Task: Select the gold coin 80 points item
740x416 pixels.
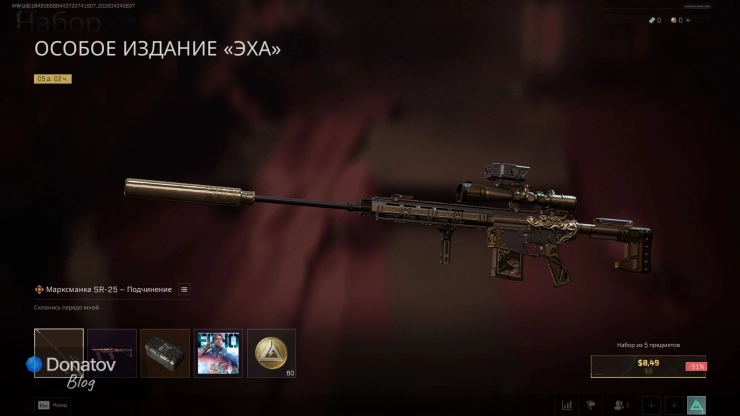Action: pyautogui.click(x=271, y=353)
